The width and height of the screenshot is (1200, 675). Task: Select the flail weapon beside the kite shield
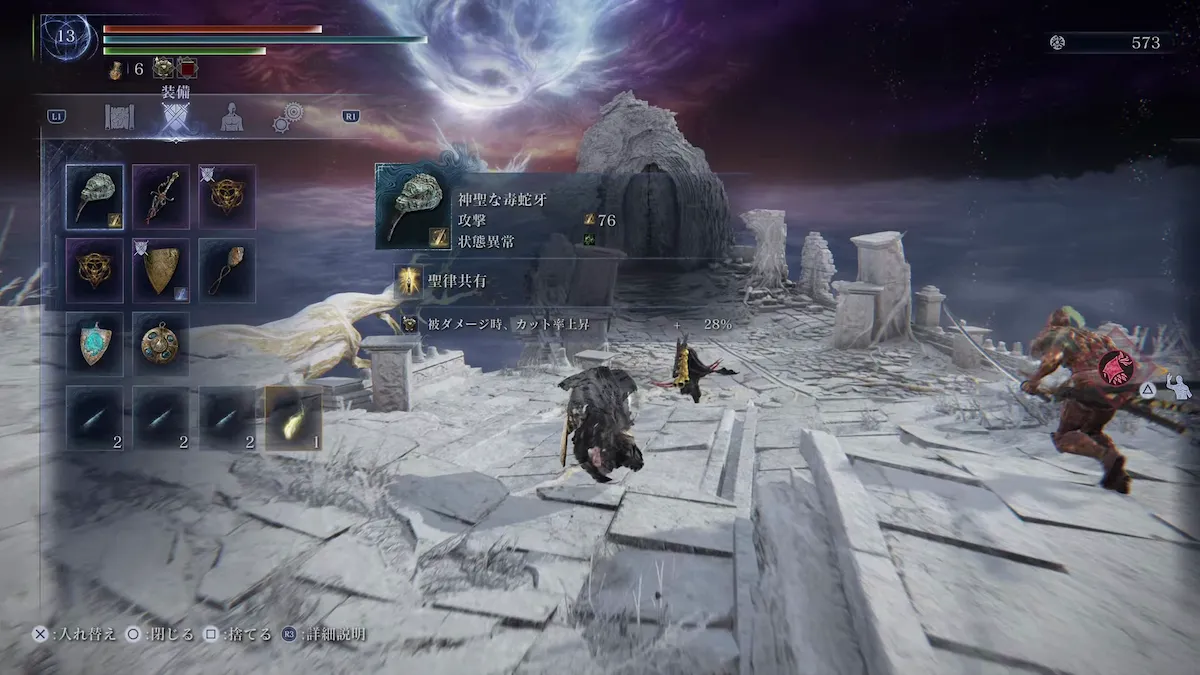(227, 269)
